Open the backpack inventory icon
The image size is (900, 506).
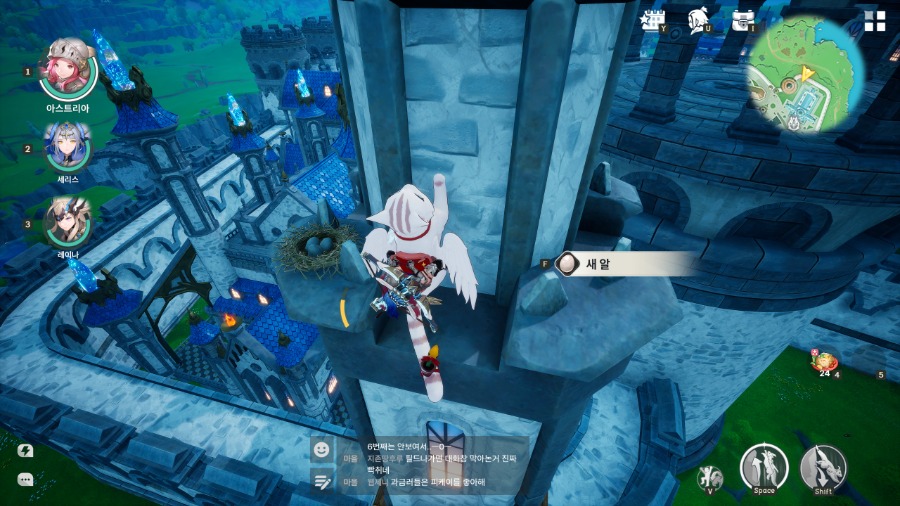(x=743, y=21)
